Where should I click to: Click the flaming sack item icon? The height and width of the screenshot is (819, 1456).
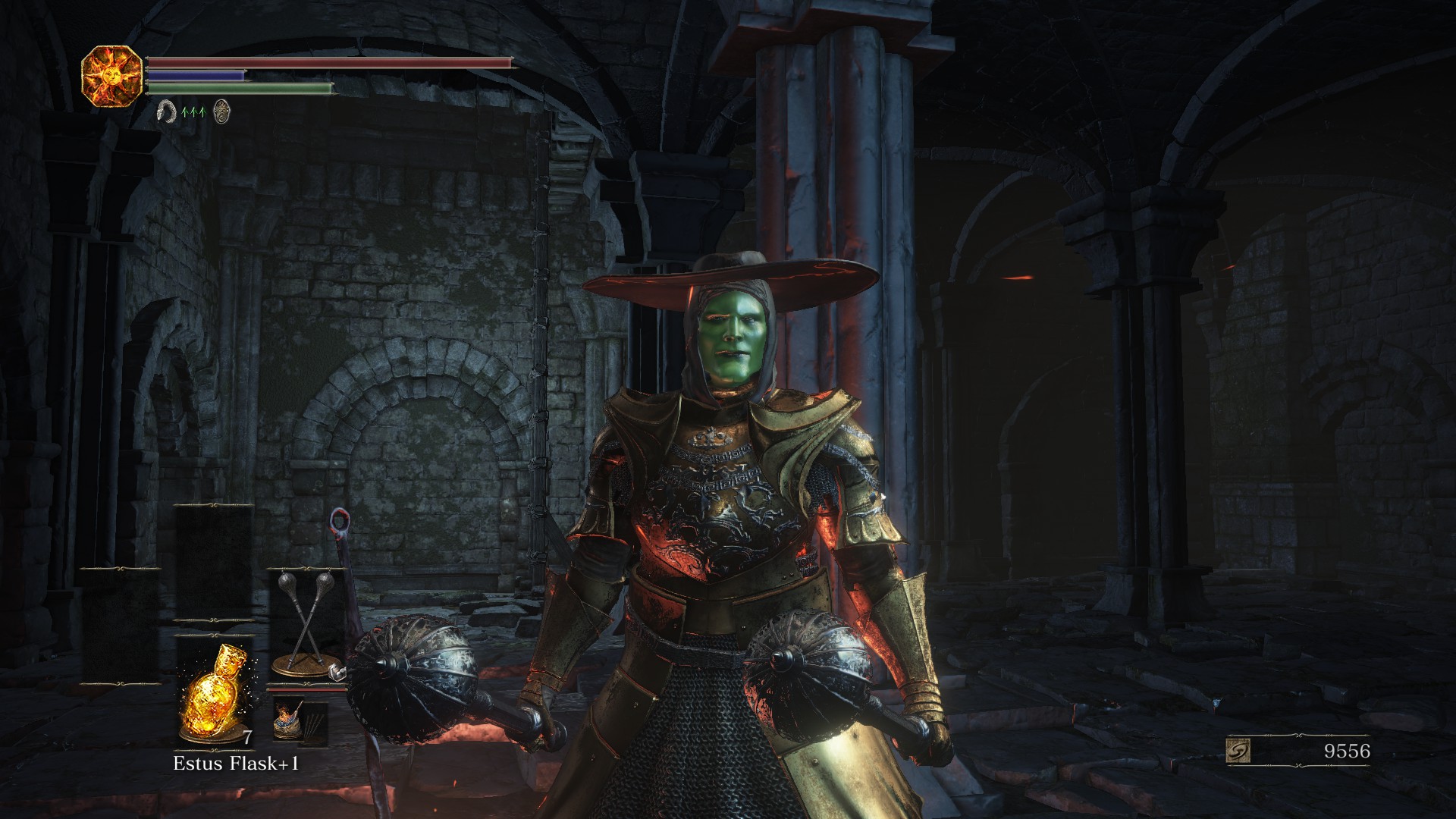coord(288,718)
